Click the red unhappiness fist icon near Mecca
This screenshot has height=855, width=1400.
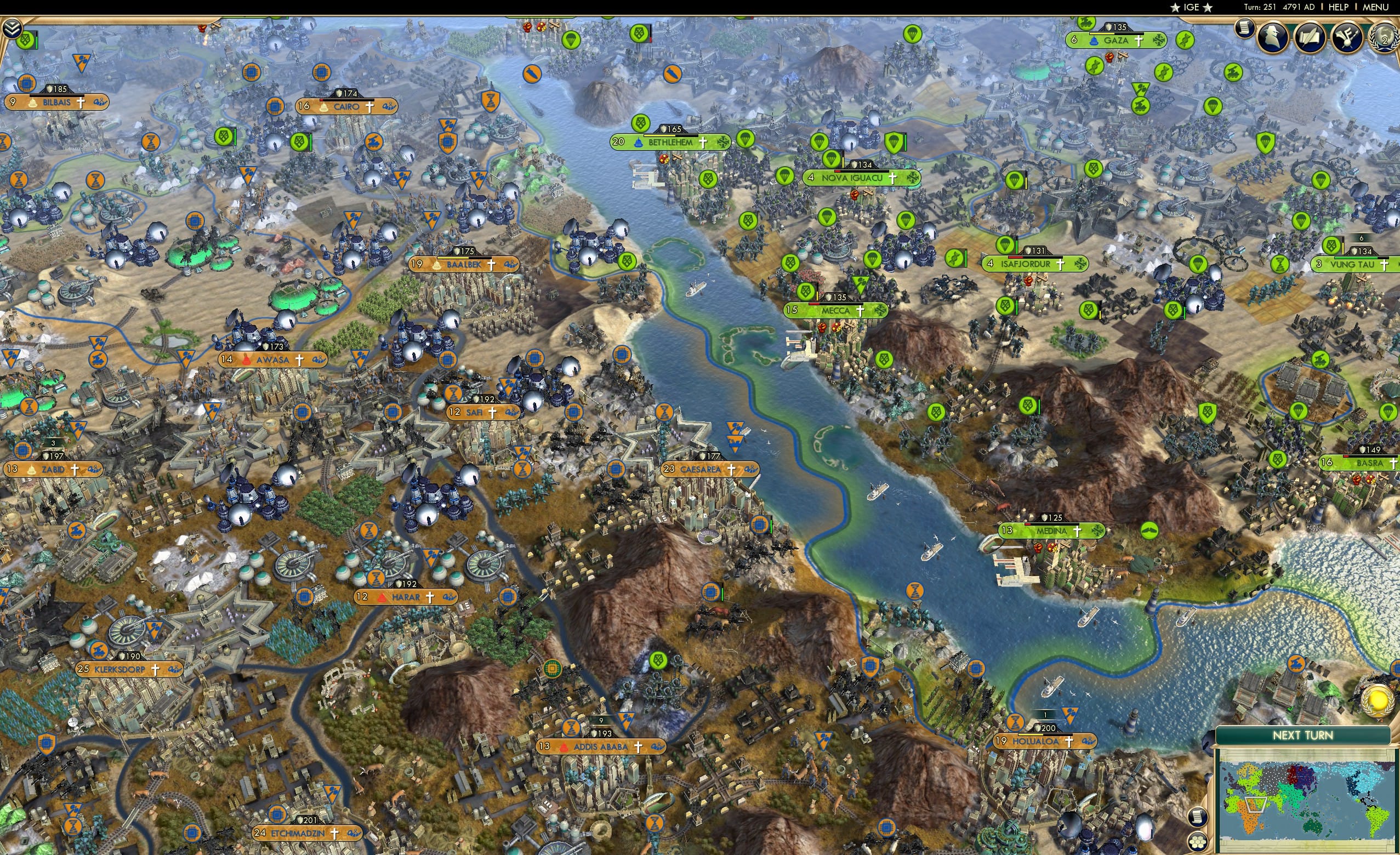click(822, 327)
